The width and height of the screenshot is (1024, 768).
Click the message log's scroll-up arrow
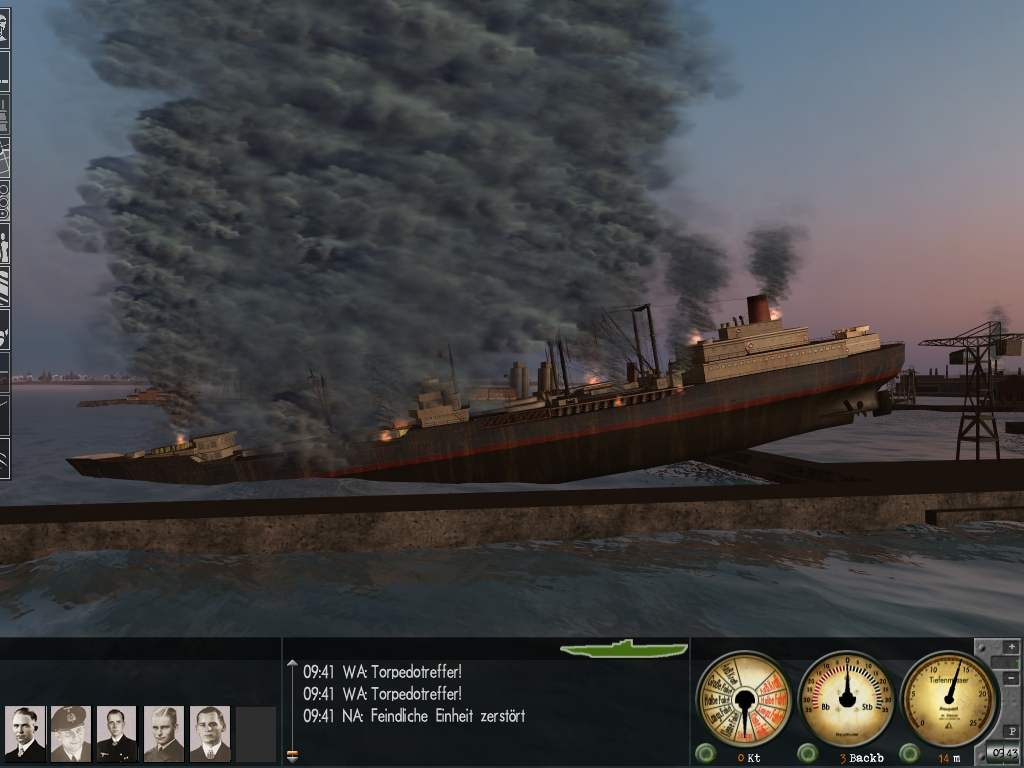point(292,662)
